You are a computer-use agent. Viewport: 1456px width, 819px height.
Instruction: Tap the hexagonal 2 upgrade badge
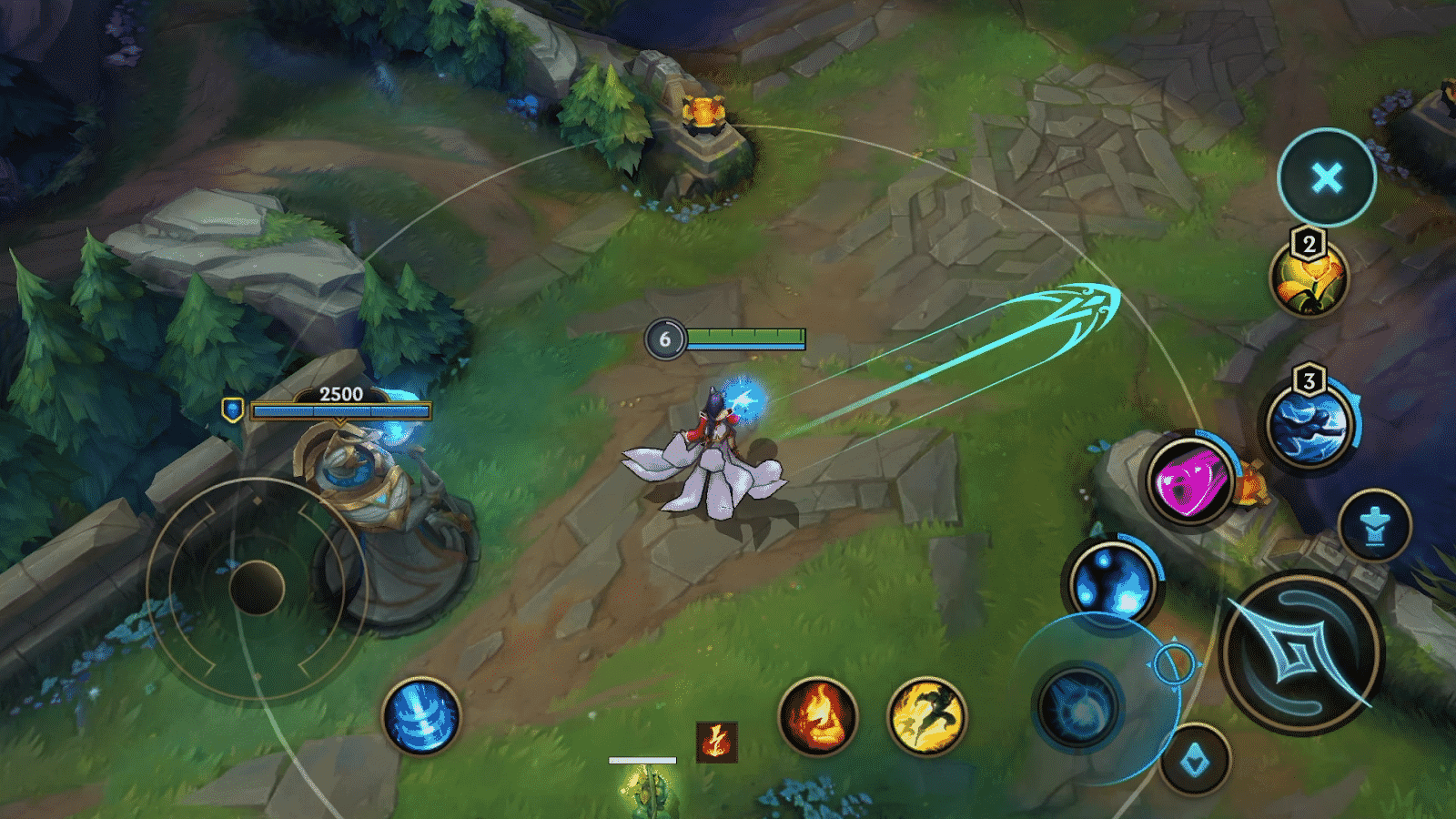1308,242
